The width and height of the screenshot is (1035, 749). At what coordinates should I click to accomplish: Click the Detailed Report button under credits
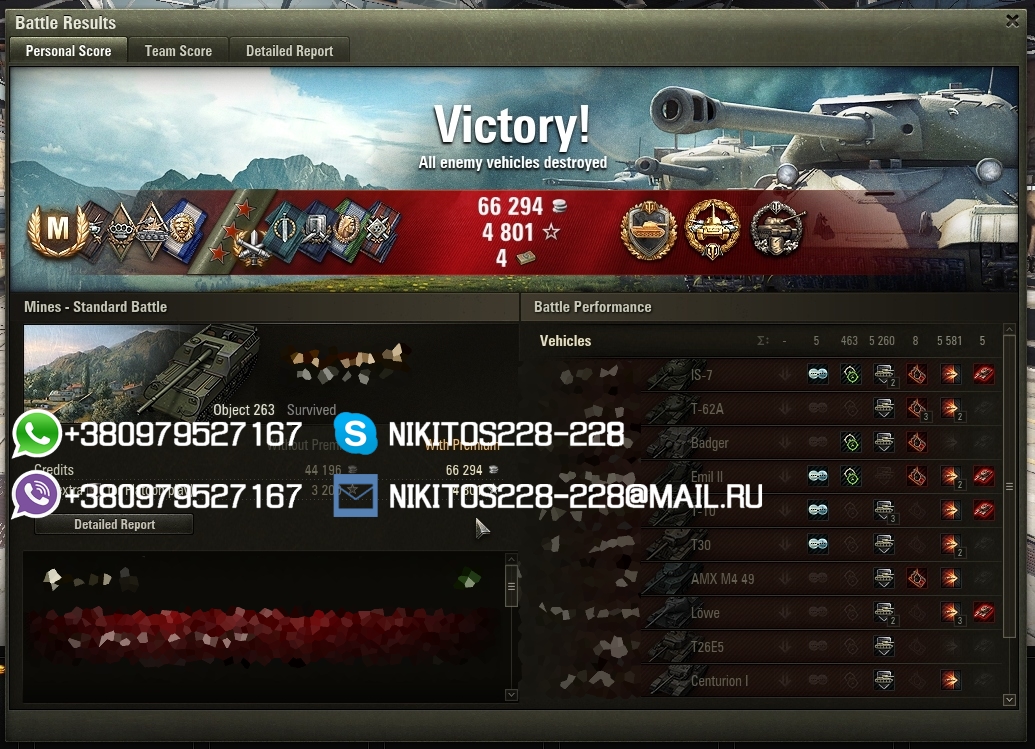coord(115,524)
